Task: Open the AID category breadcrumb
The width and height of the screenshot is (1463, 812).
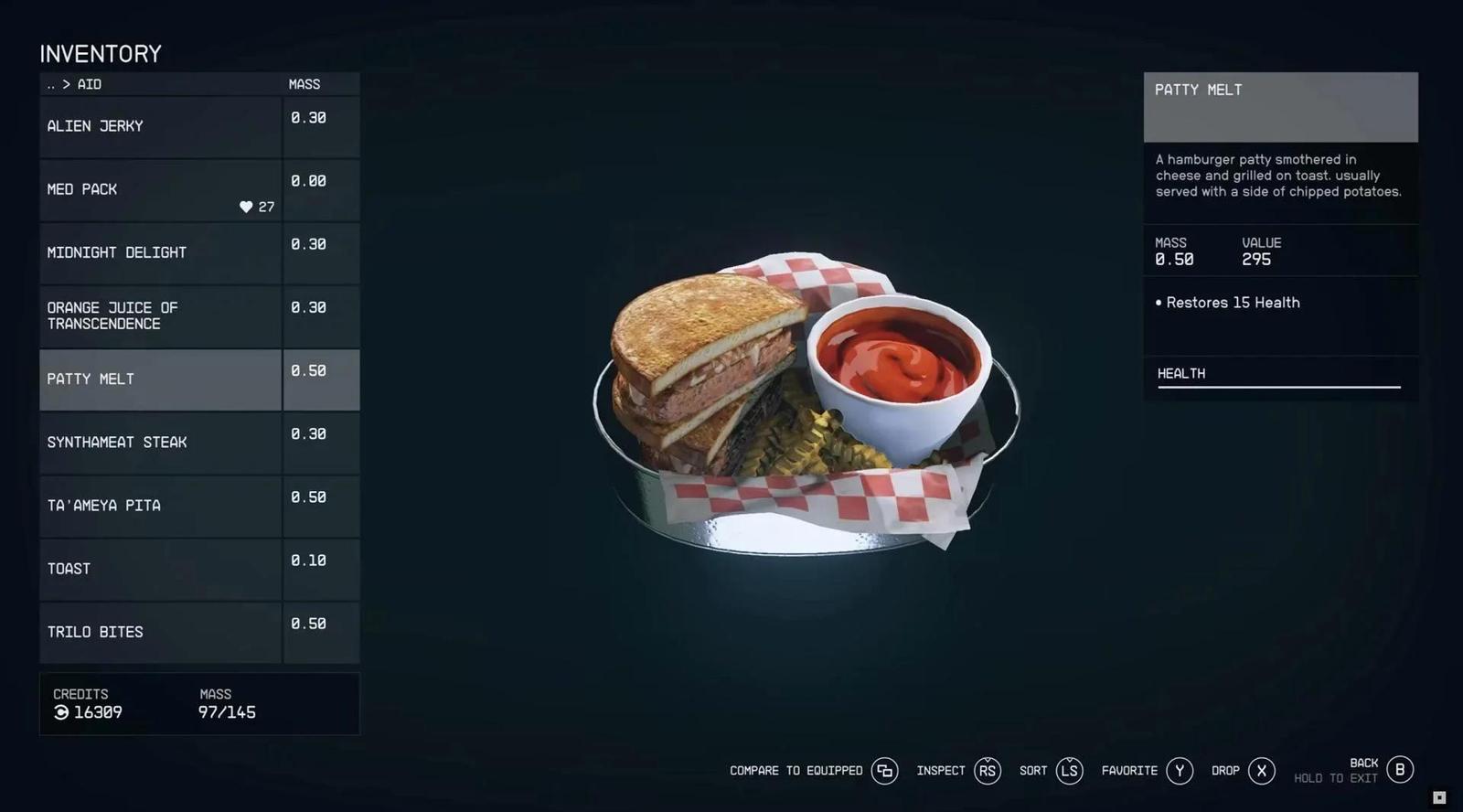Action: tap(87, 83)
